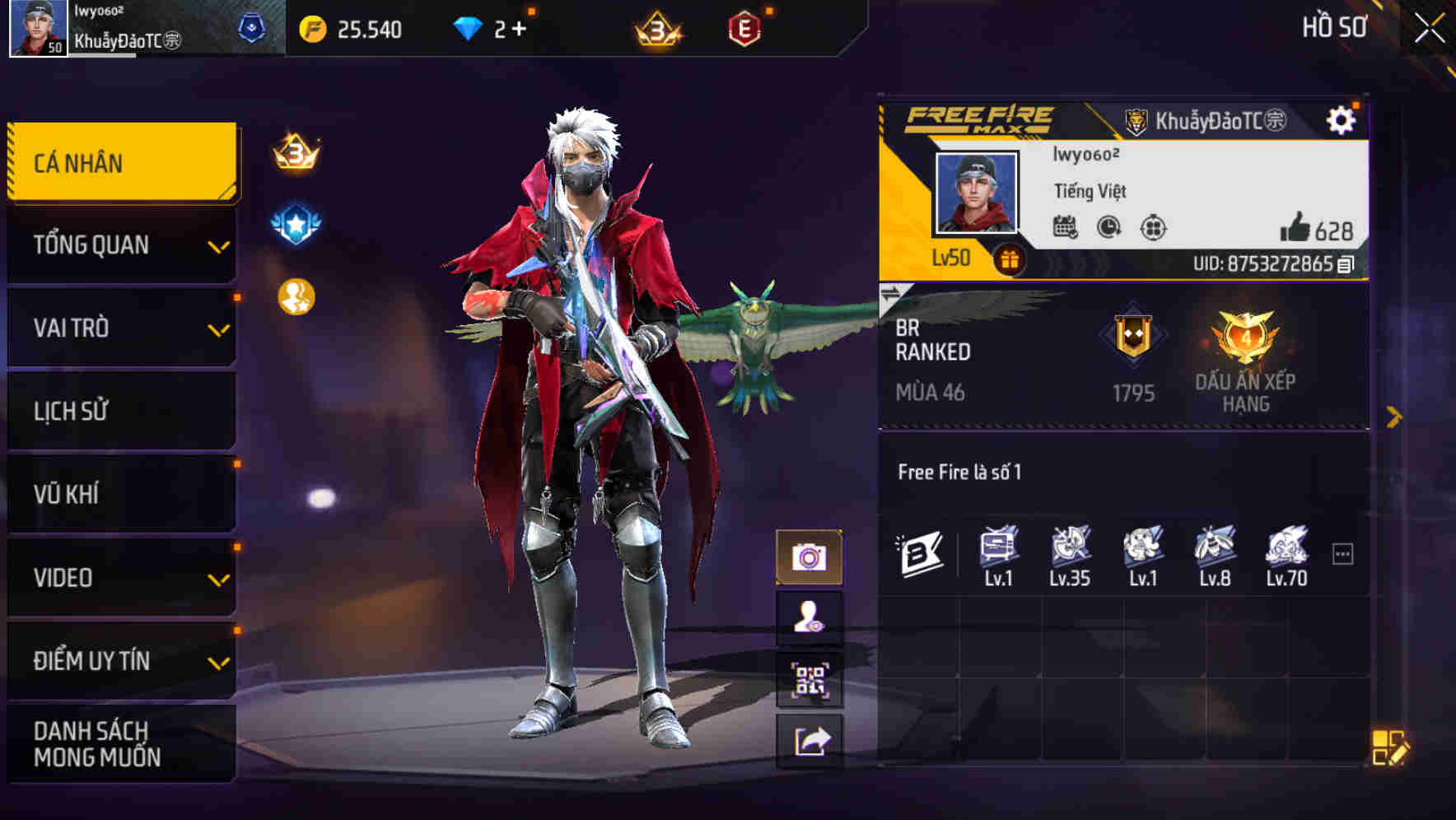Screen dimensions: 1456x820
Task: Expand the TỔNG QUAN section
Action: 121,245
